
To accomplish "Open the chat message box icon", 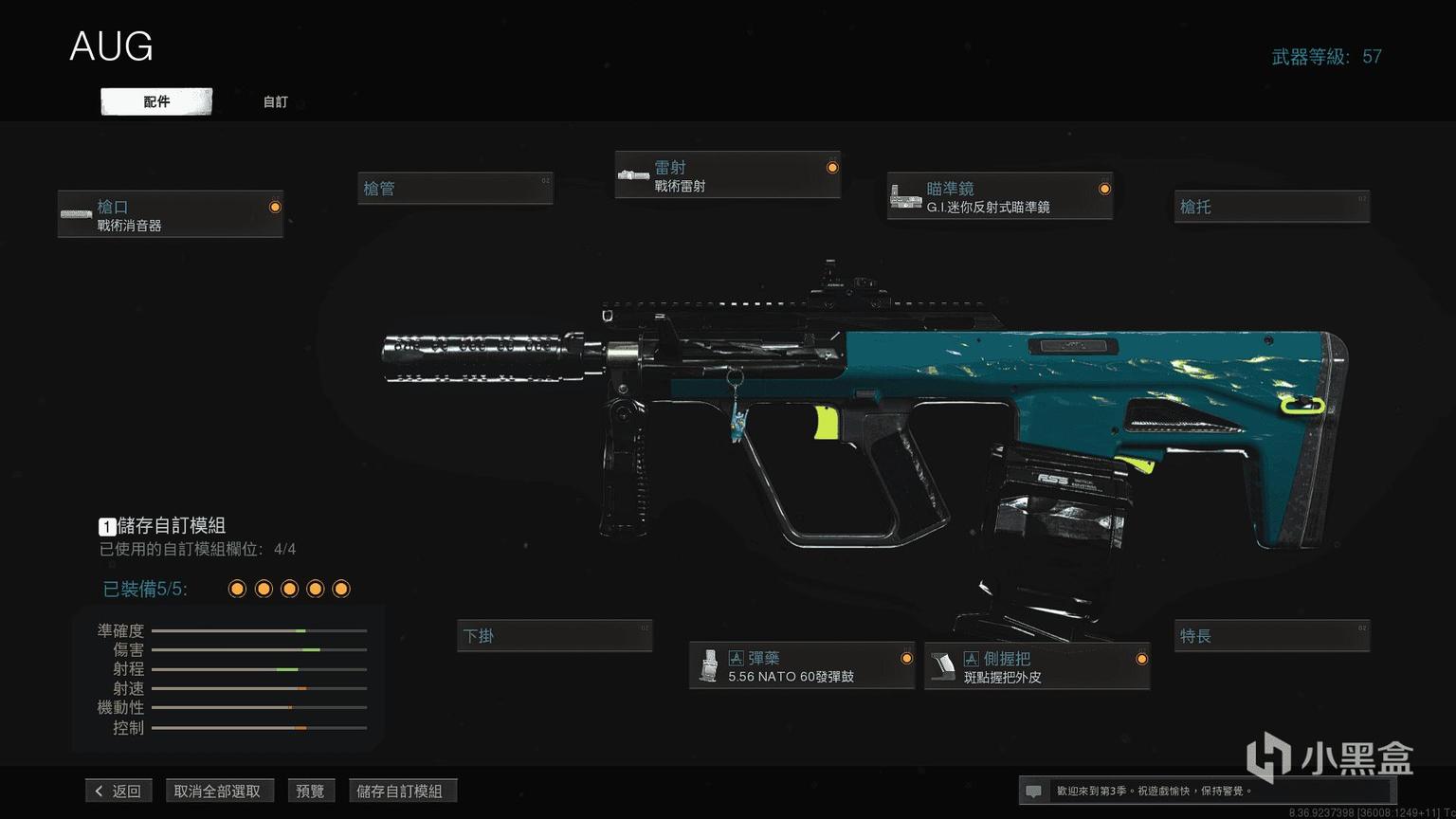I will click(1034, 791).
